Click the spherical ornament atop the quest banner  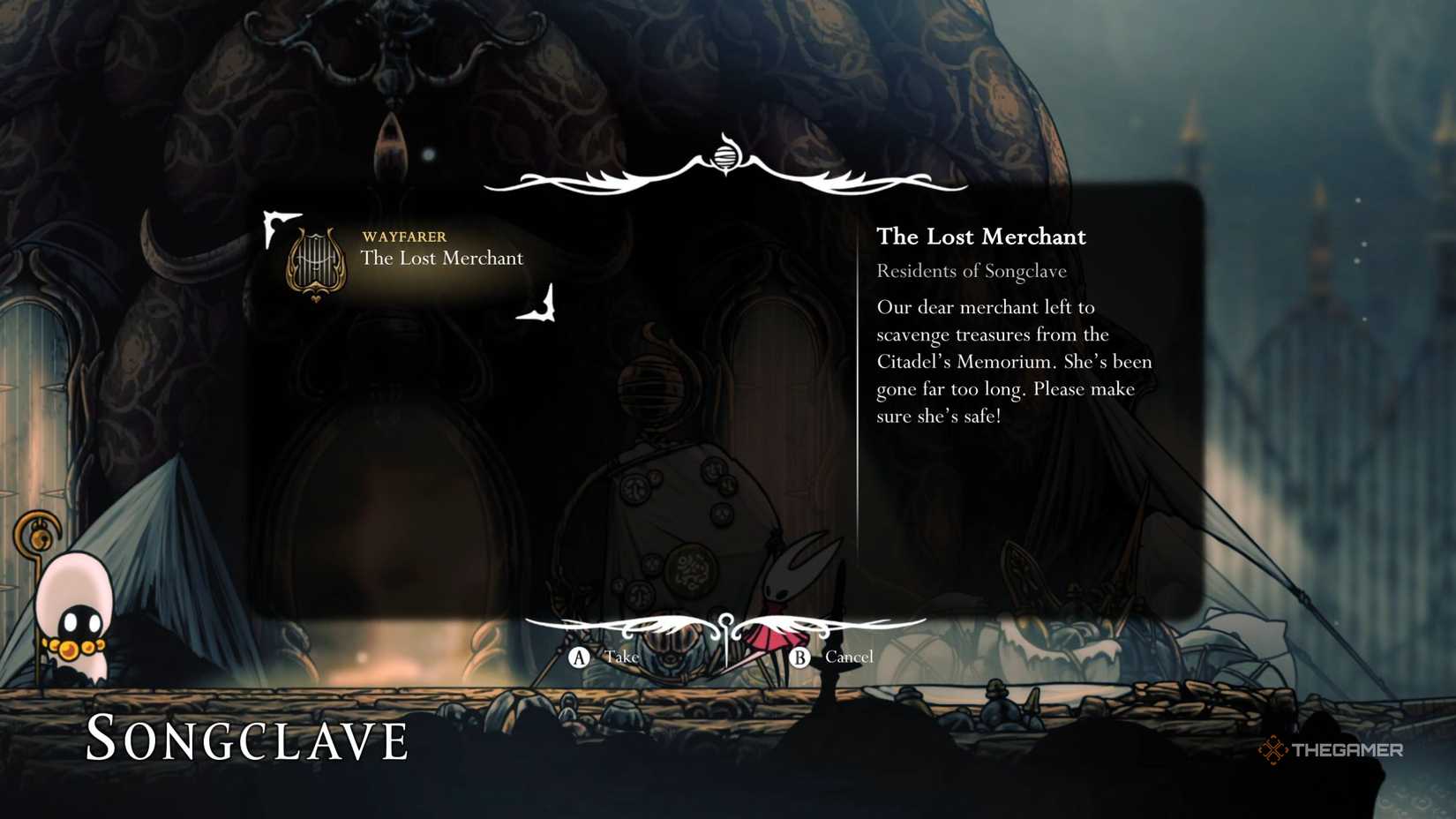pyautogui.click(x=726, y=156)
